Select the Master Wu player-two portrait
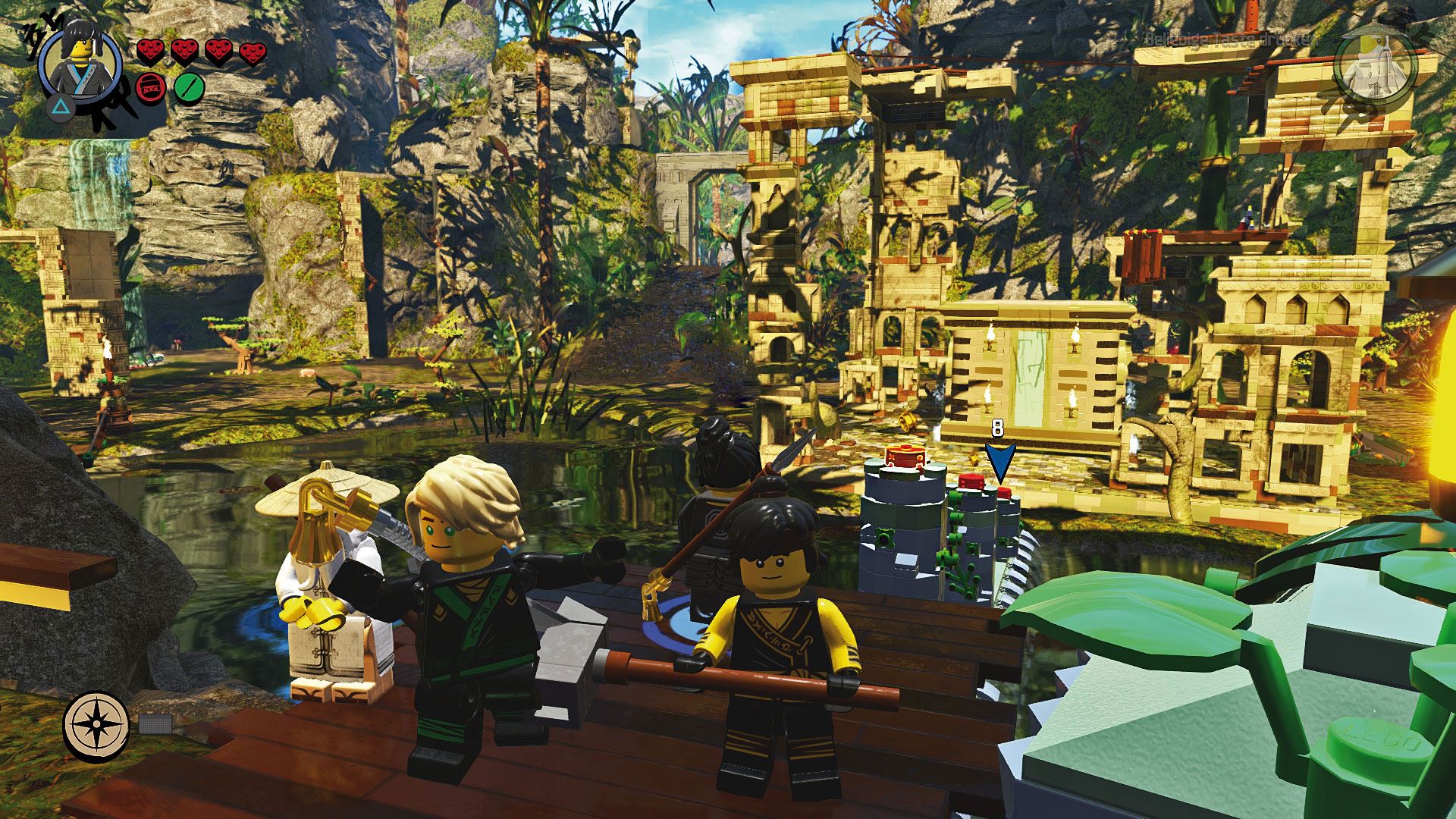This screenshot has width=1456, height=819. 1375,67
